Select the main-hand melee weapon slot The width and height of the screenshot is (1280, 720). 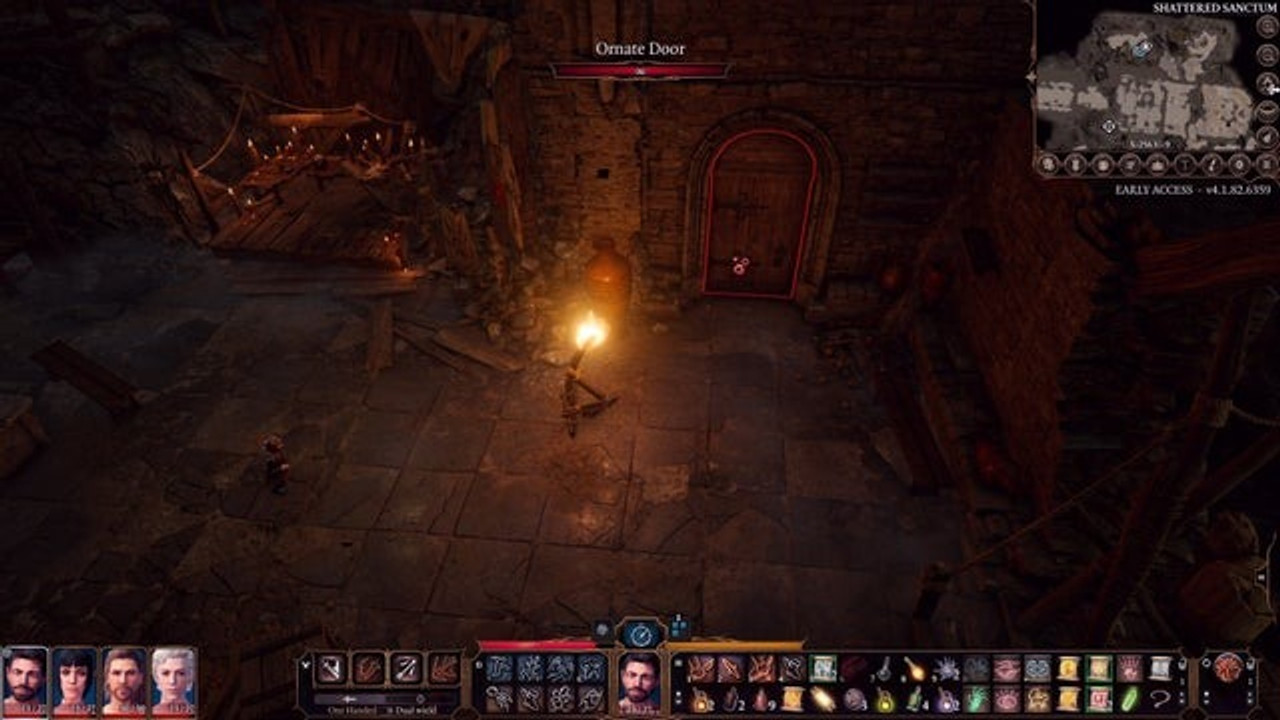(x=331, y=668)
